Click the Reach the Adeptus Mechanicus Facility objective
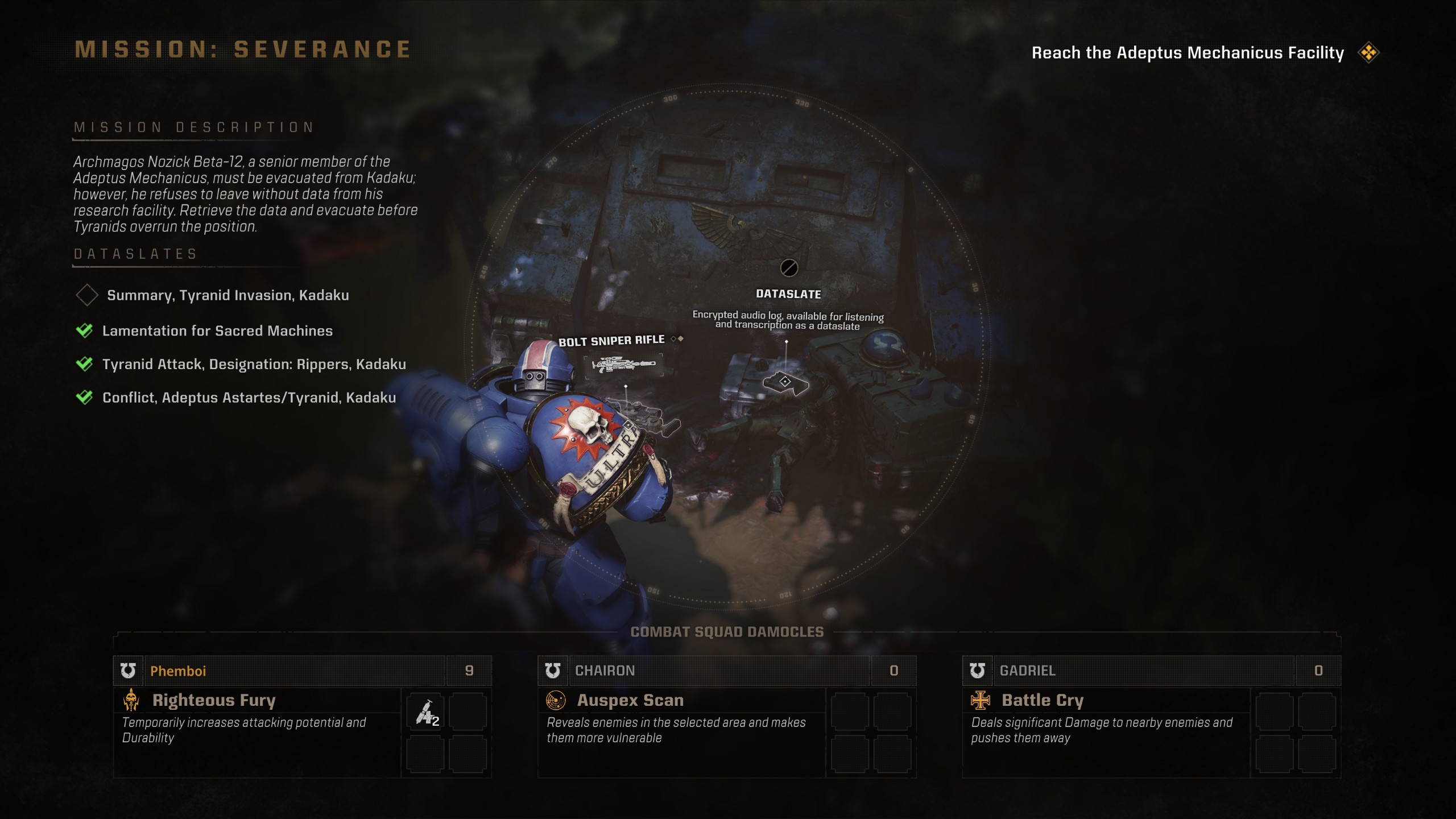Viewport: 1456px width, 819px height. coord(1188,53)
